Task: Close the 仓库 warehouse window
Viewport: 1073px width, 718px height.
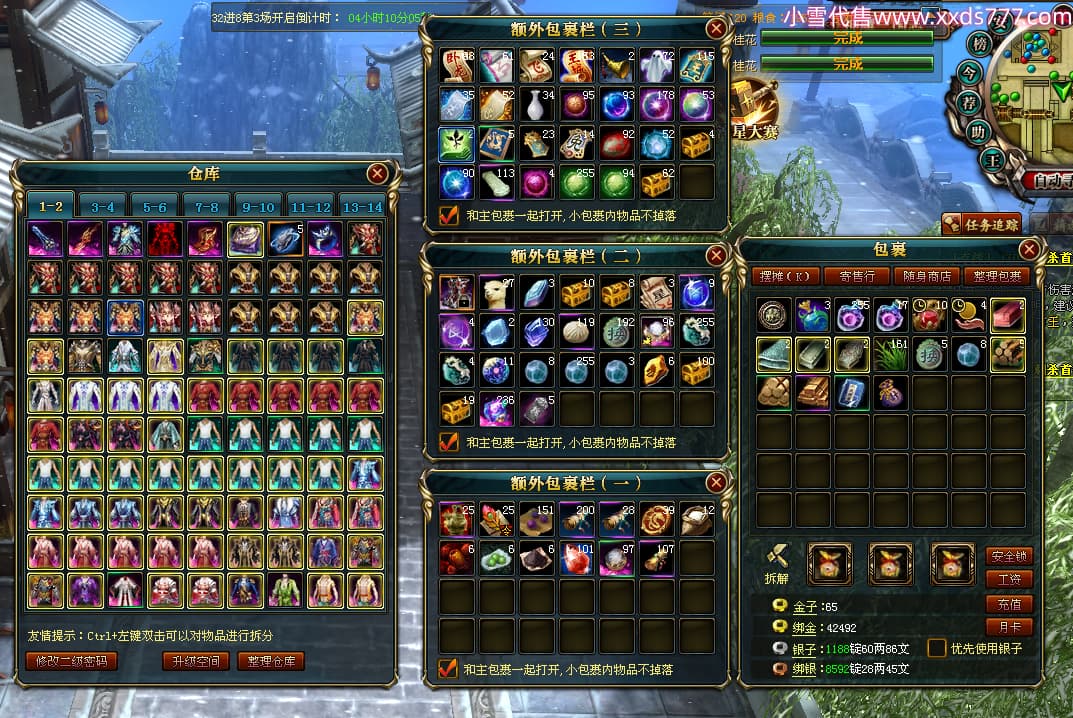Action: [377, 174]
